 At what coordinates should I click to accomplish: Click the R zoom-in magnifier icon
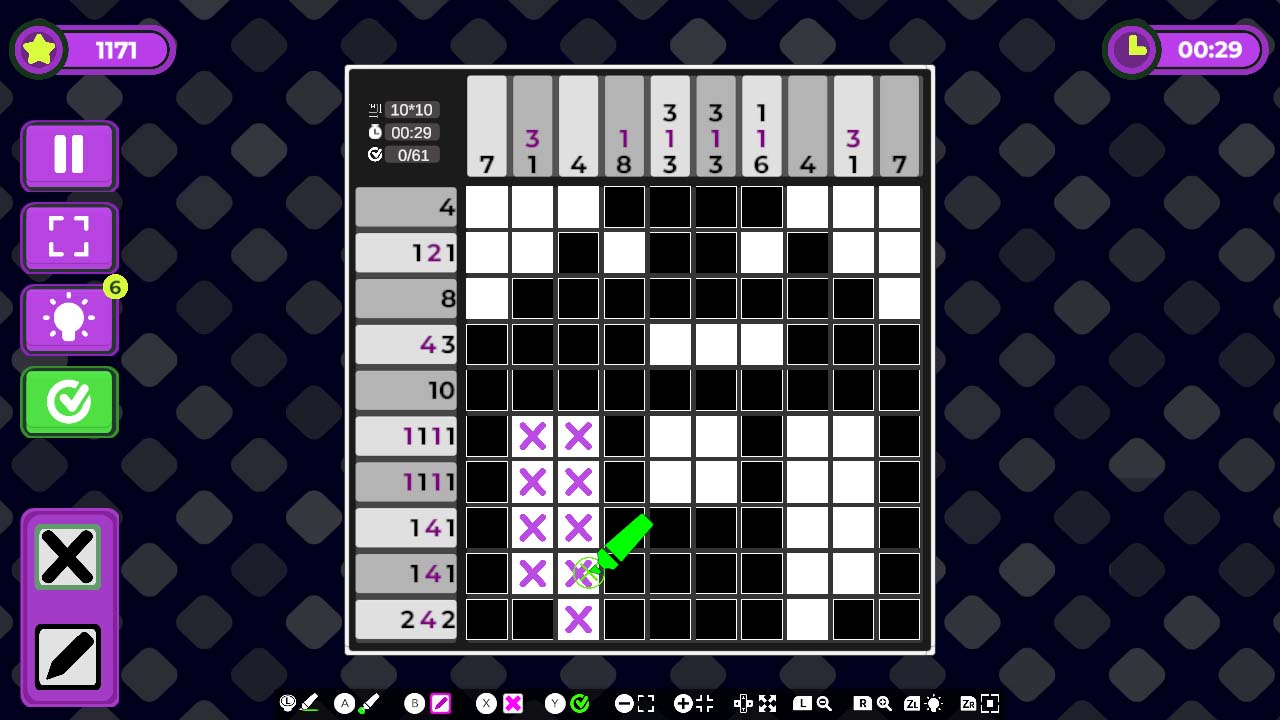884,703
